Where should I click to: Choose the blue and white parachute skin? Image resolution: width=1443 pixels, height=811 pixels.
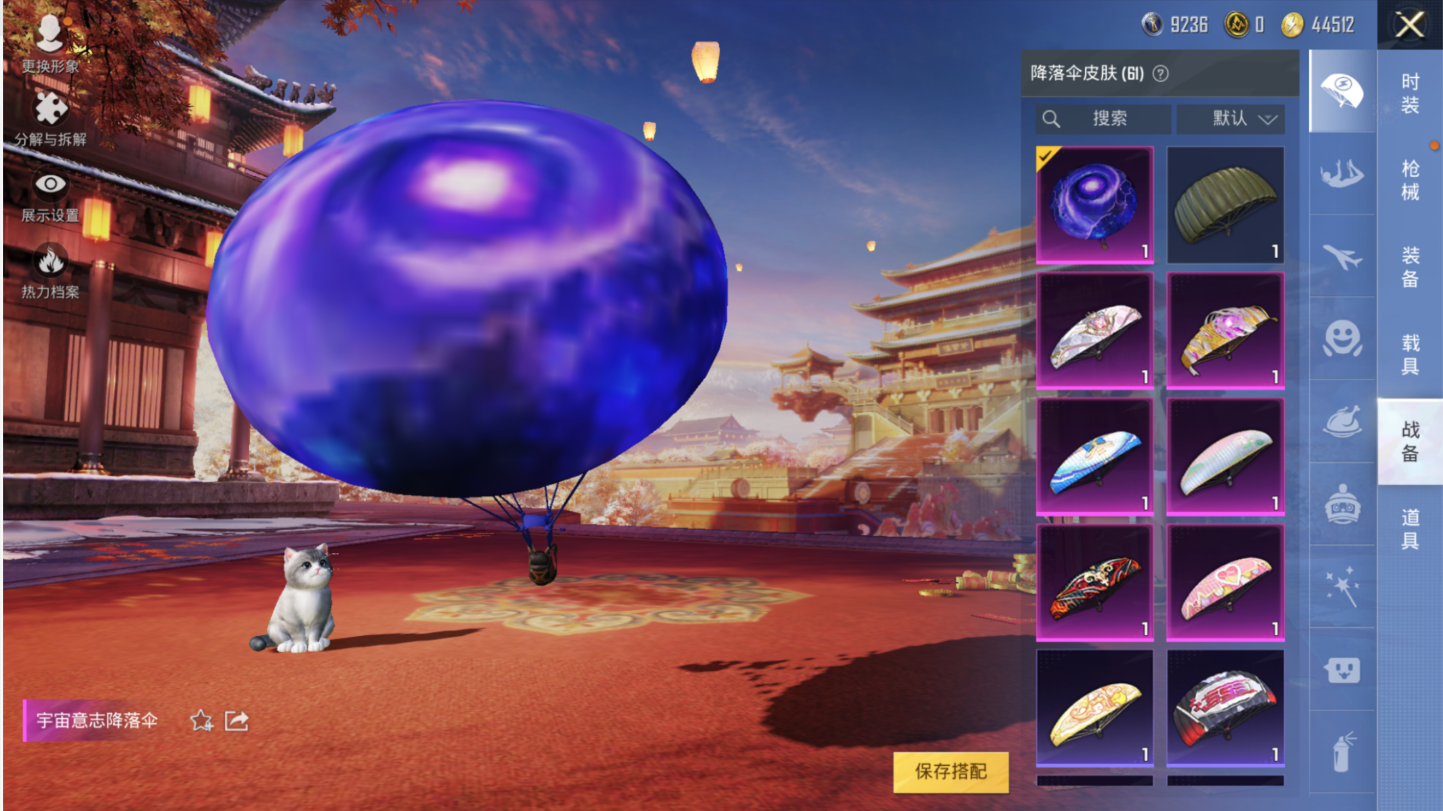pos(1095,457)
